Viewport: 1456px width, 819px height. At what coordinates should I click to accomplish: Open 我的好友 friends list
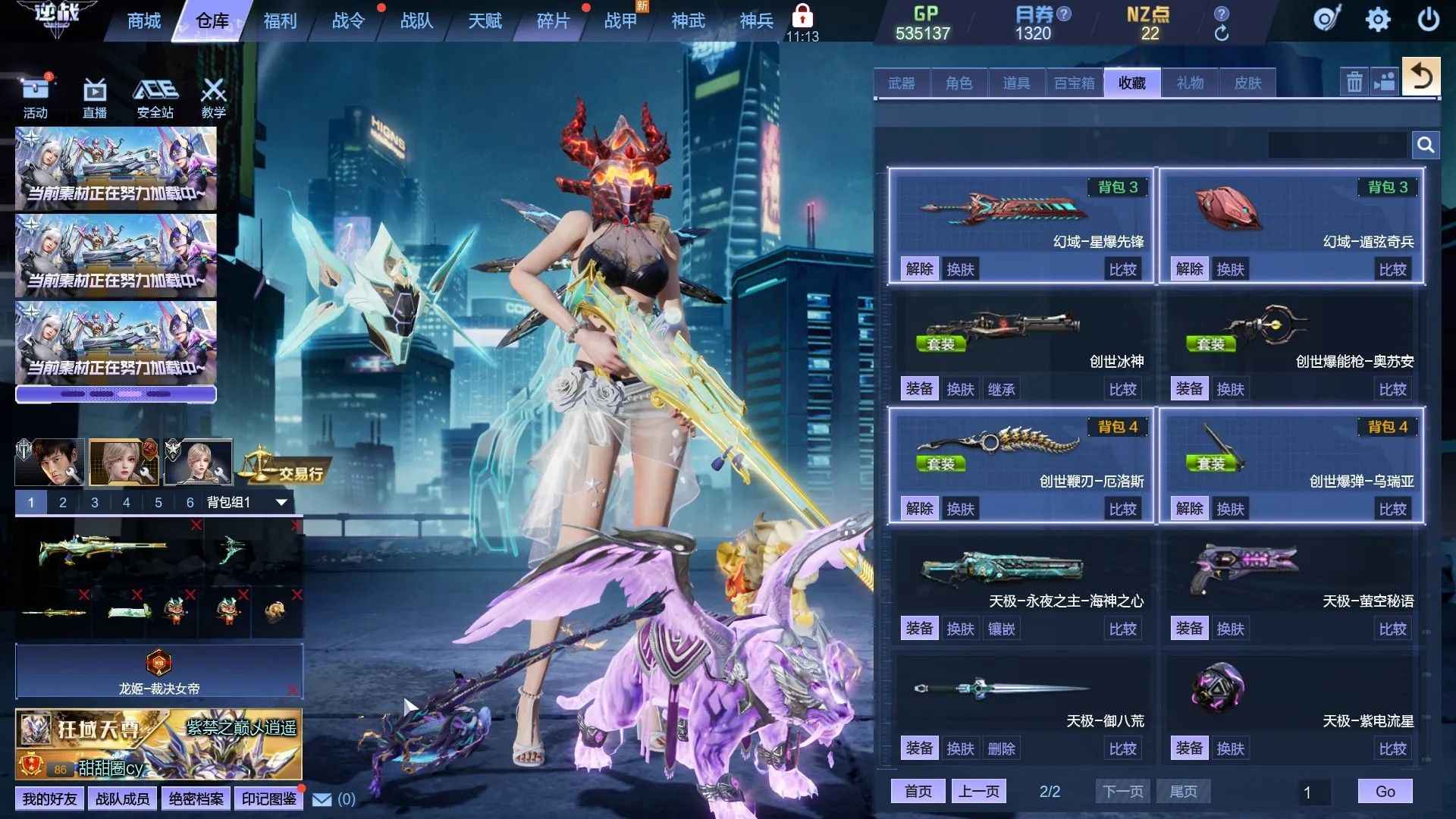49,799
